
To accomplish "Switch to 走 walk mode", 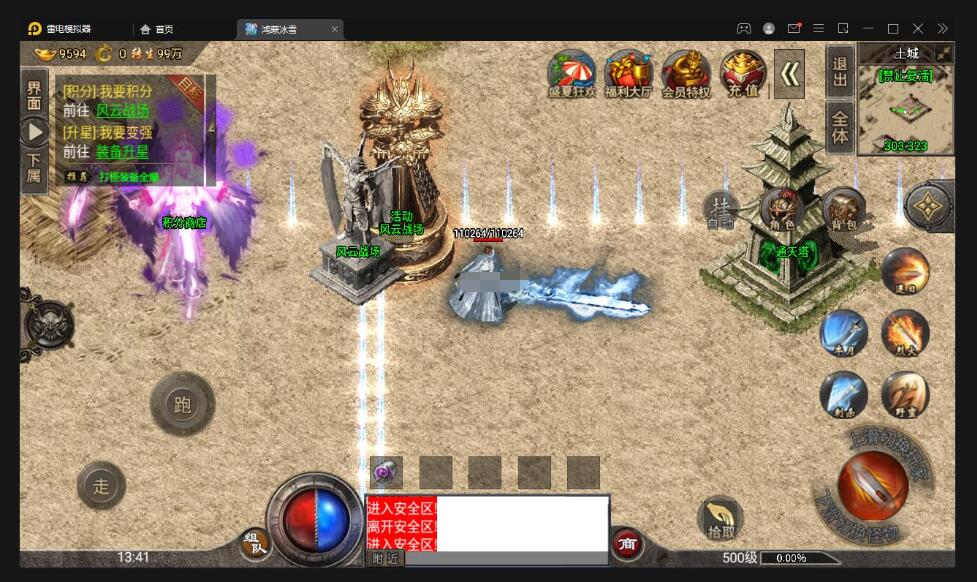I will pyautogui.click(x=101, y=486).
